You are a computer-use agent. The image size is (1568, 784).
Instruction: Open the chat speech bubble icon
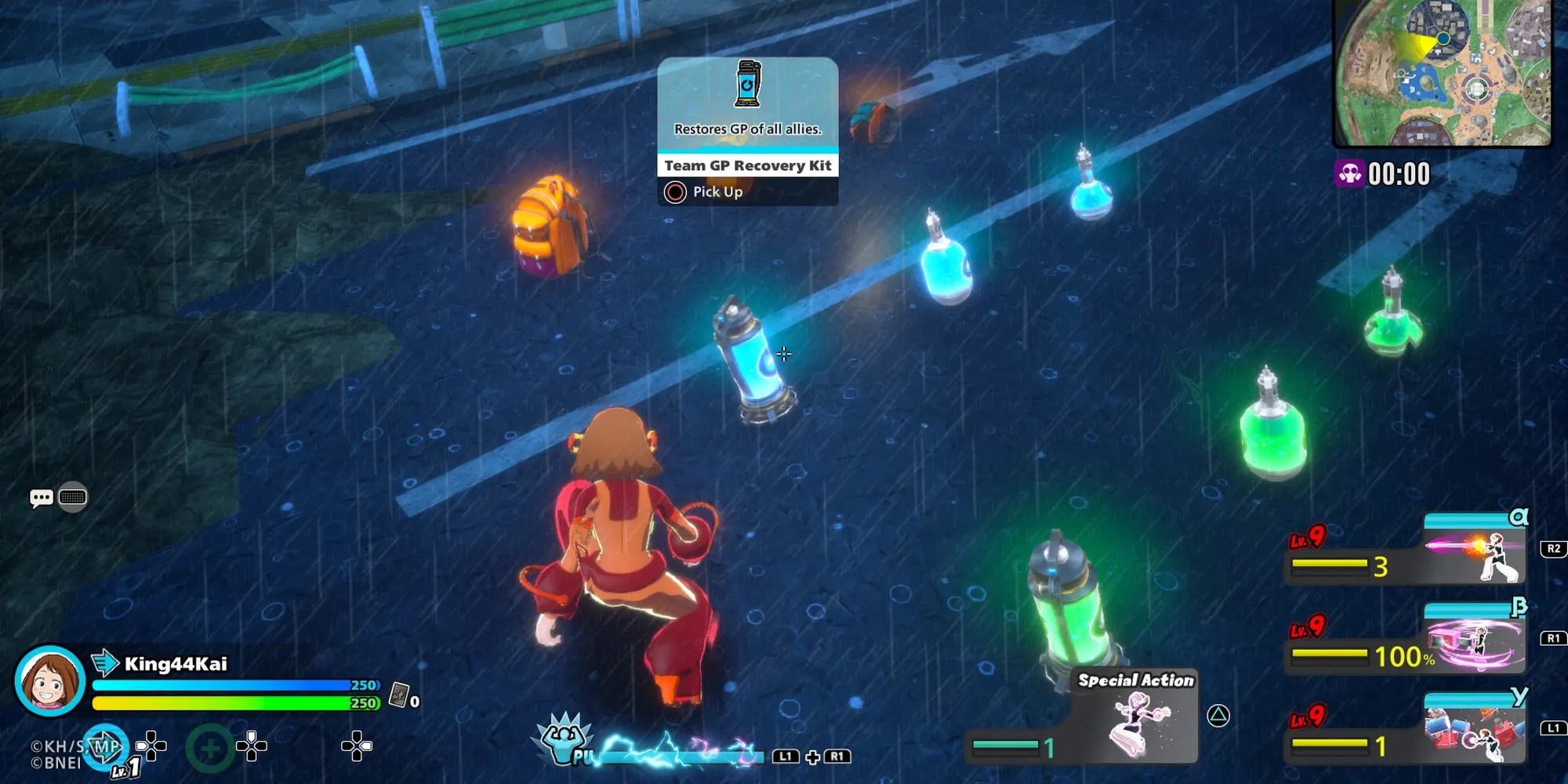click(x=41, y=498)
